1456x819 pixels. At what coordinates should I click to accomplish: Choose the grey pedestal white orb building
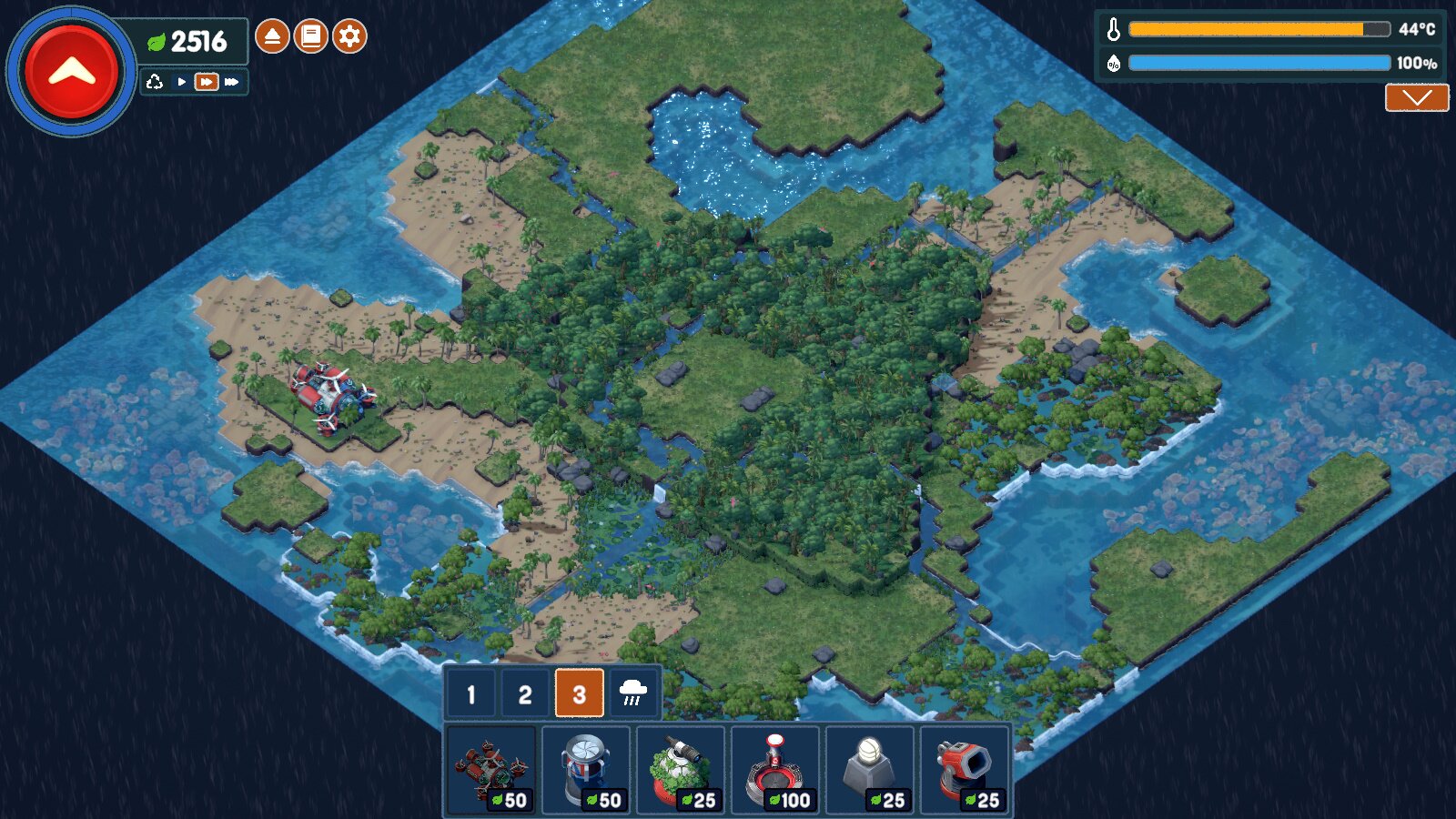tap(870, 770)
